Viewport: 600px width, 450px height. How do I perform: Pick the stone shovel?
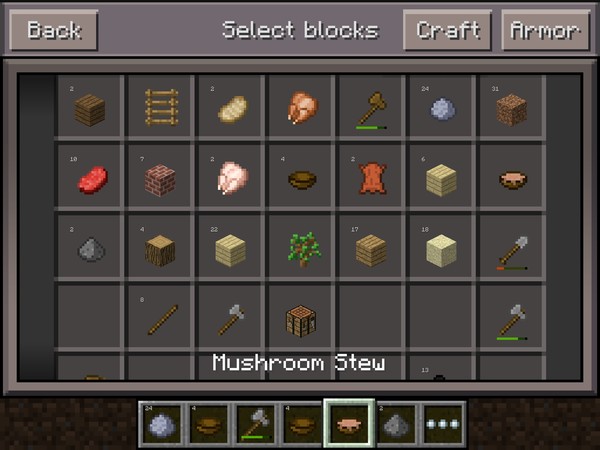[x=511, y=248]
